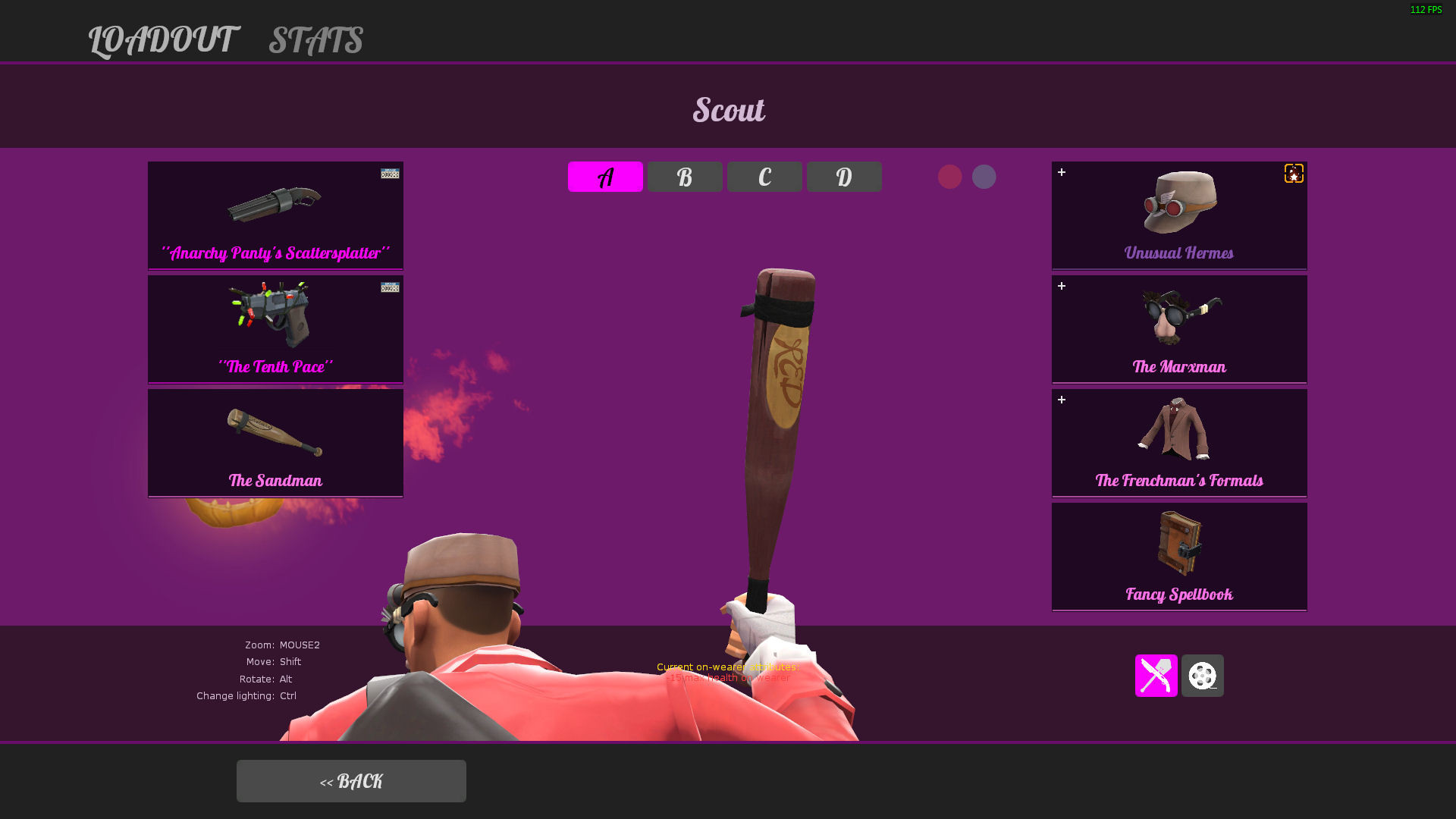Viewport: 1456px width, 819px height.
Task: Click the BACK button
Action: tap(351, 780)
